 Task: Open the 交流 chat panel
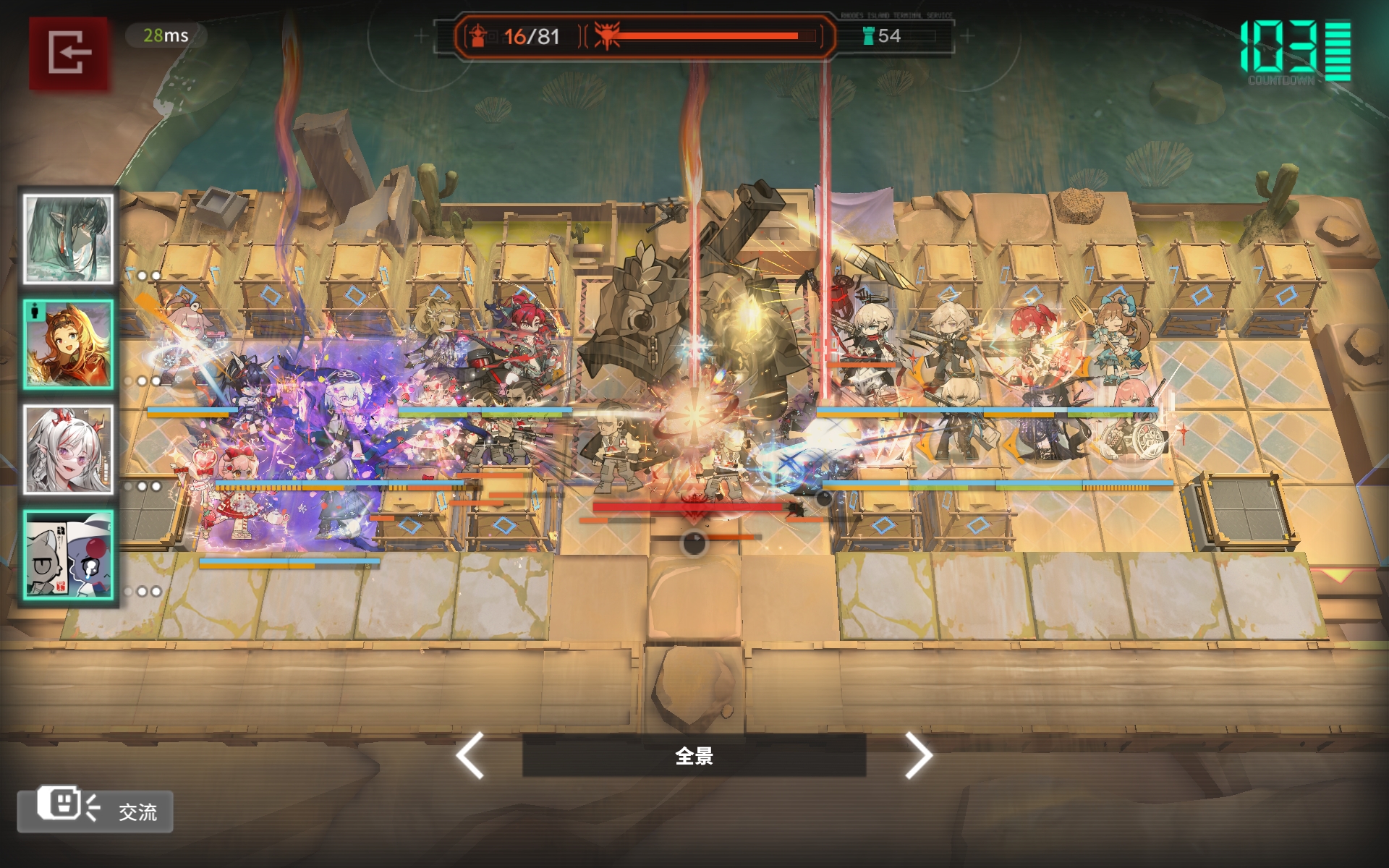(x=95, y=810)
